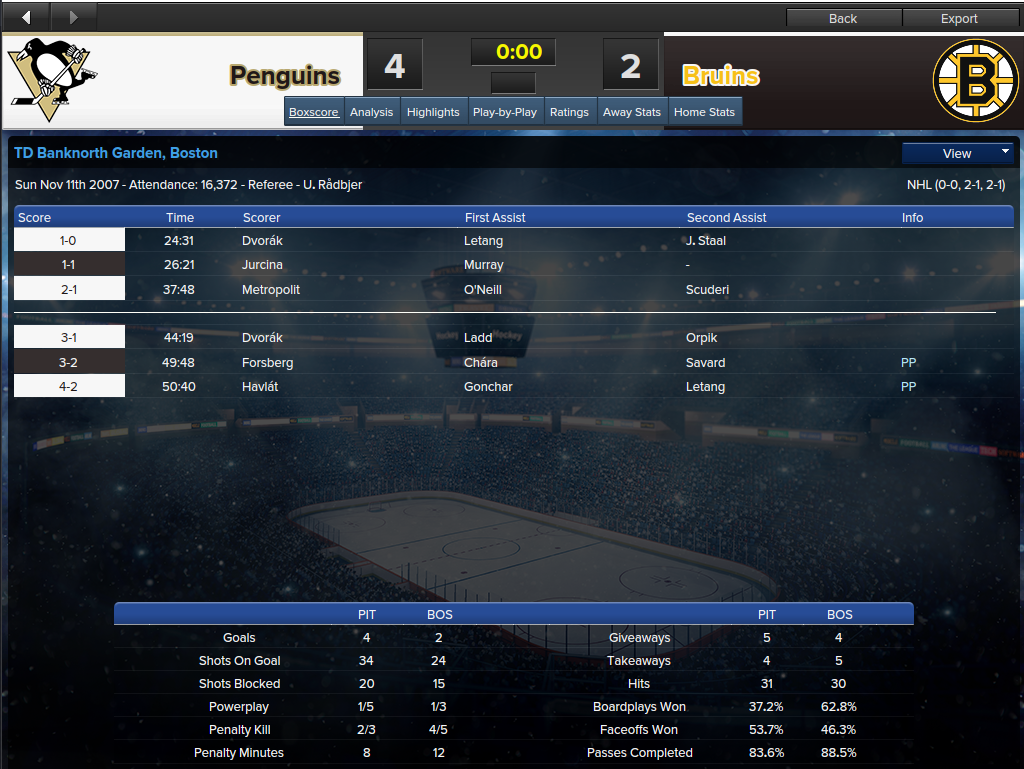The image size is (1024, 769).
Task: Switch to the Analysis tab
Action: (372, 112)
